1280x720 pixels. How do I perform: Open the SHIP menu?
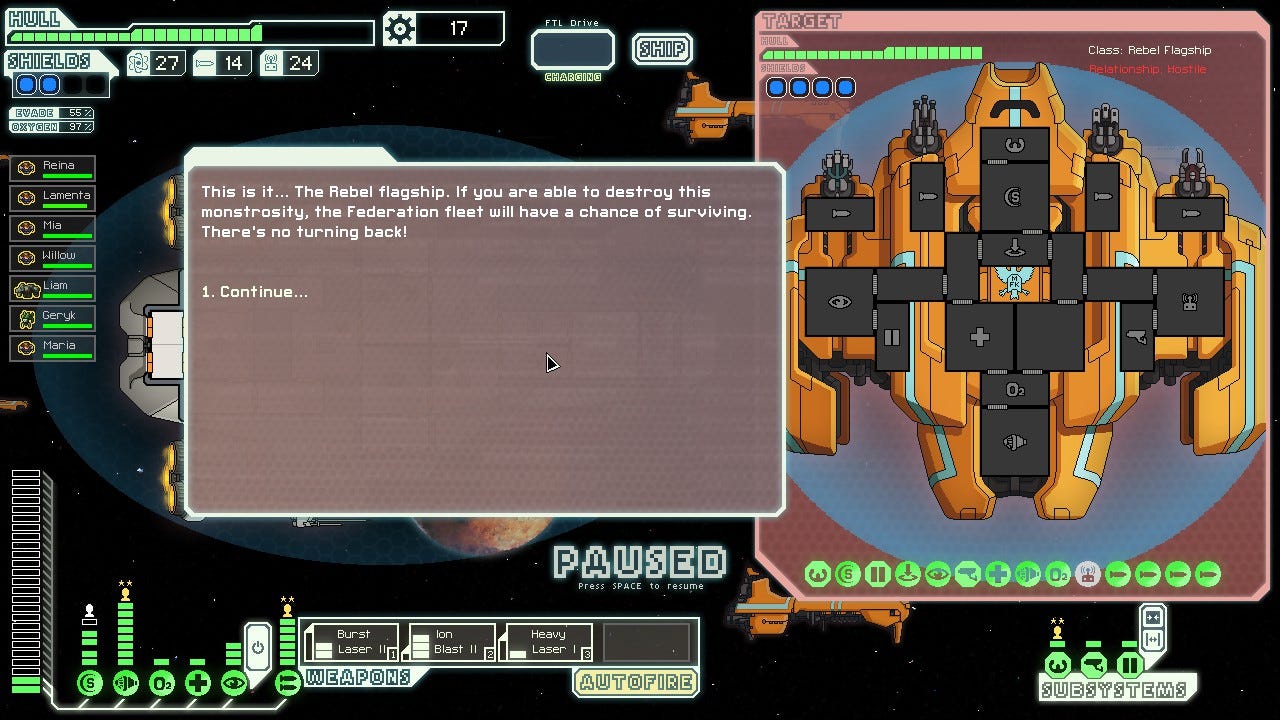[661, 49]
